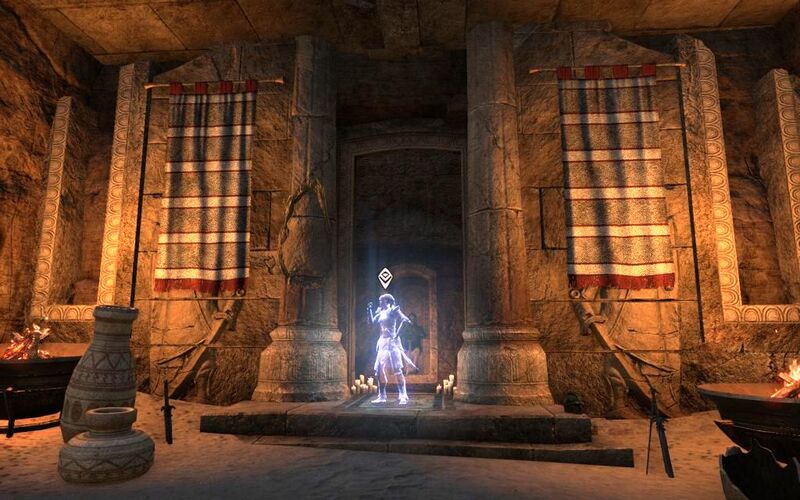Viewport: 800px width, 500px height.
Task: Click the diamond quest marker above the ghost
Action: [x=385, y=278]
